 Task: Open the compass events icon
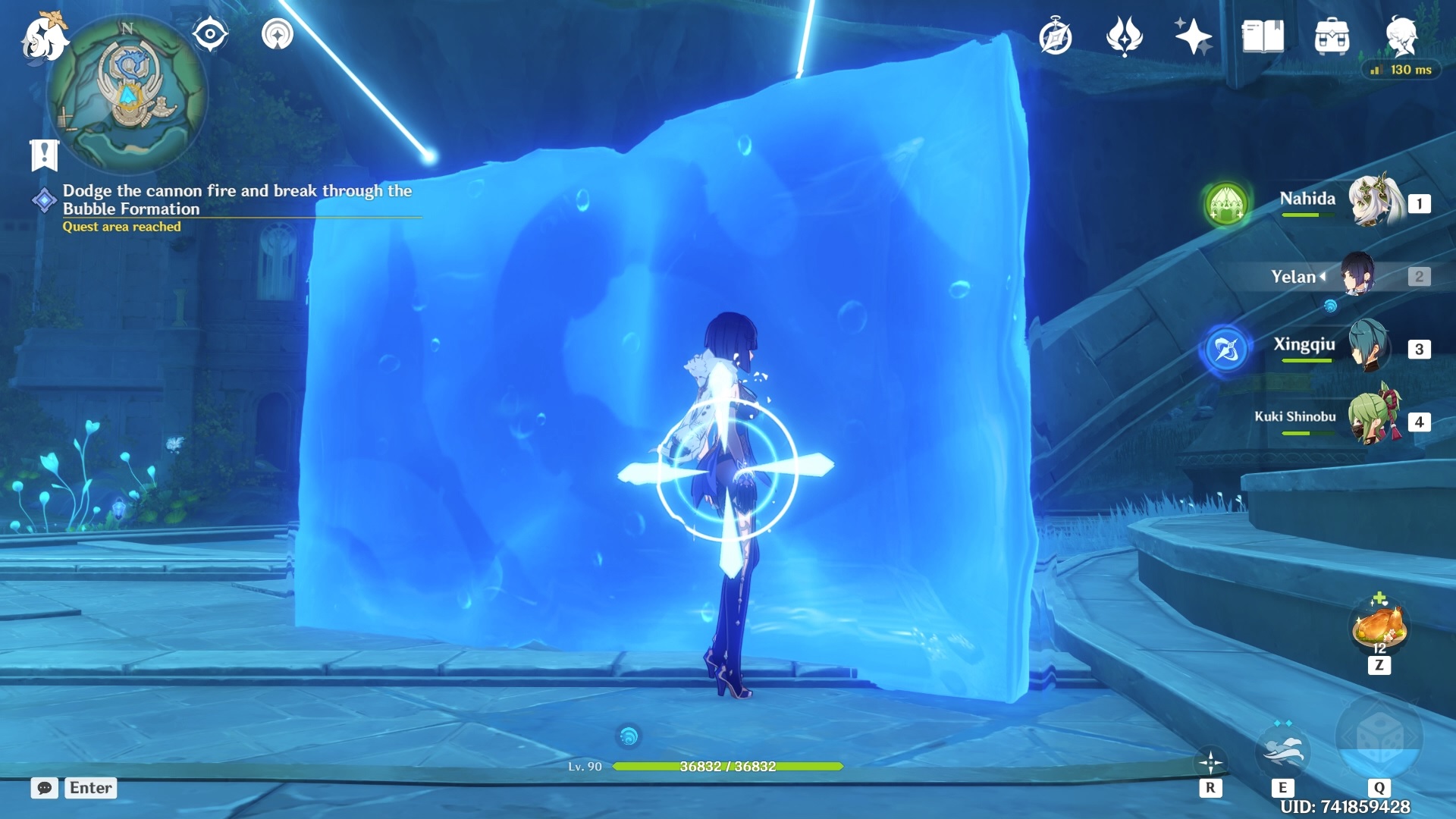click(1055, 37)
